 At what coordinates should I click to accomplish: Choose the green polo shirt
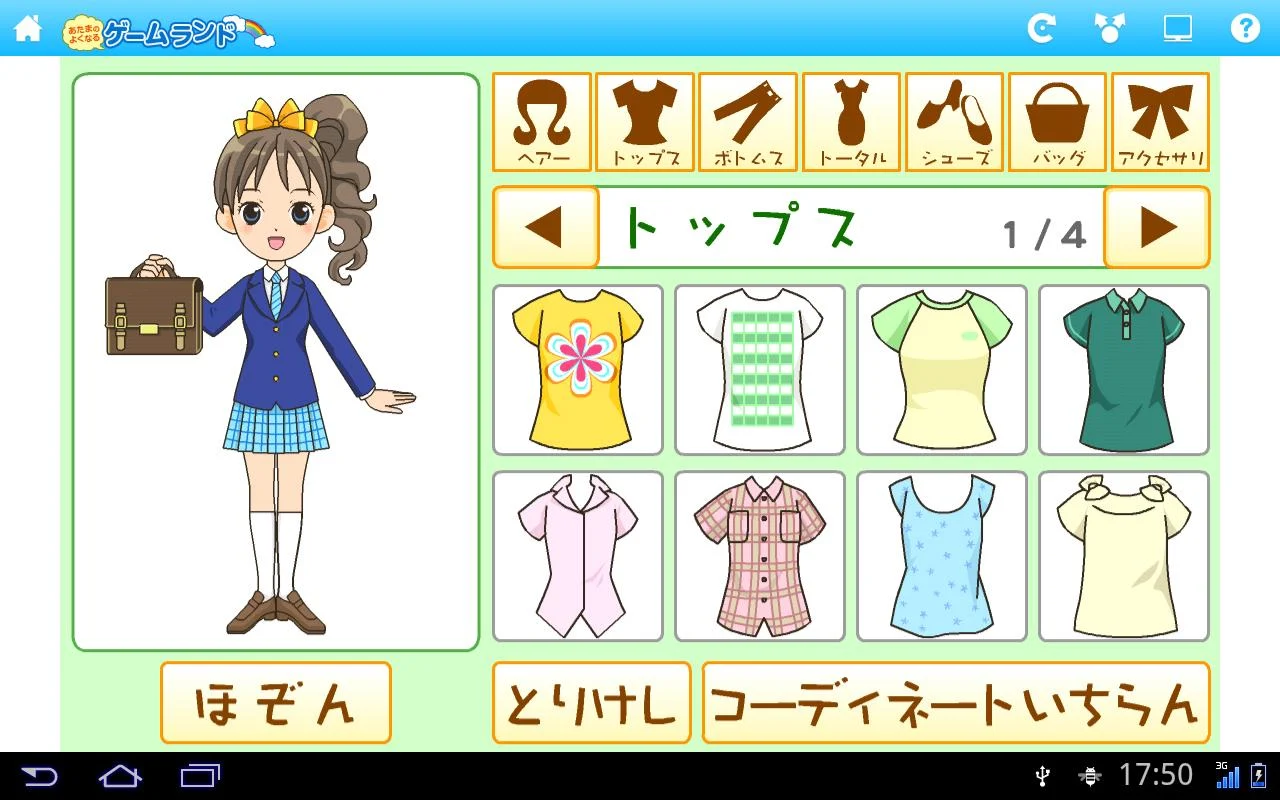point(1123,369)
